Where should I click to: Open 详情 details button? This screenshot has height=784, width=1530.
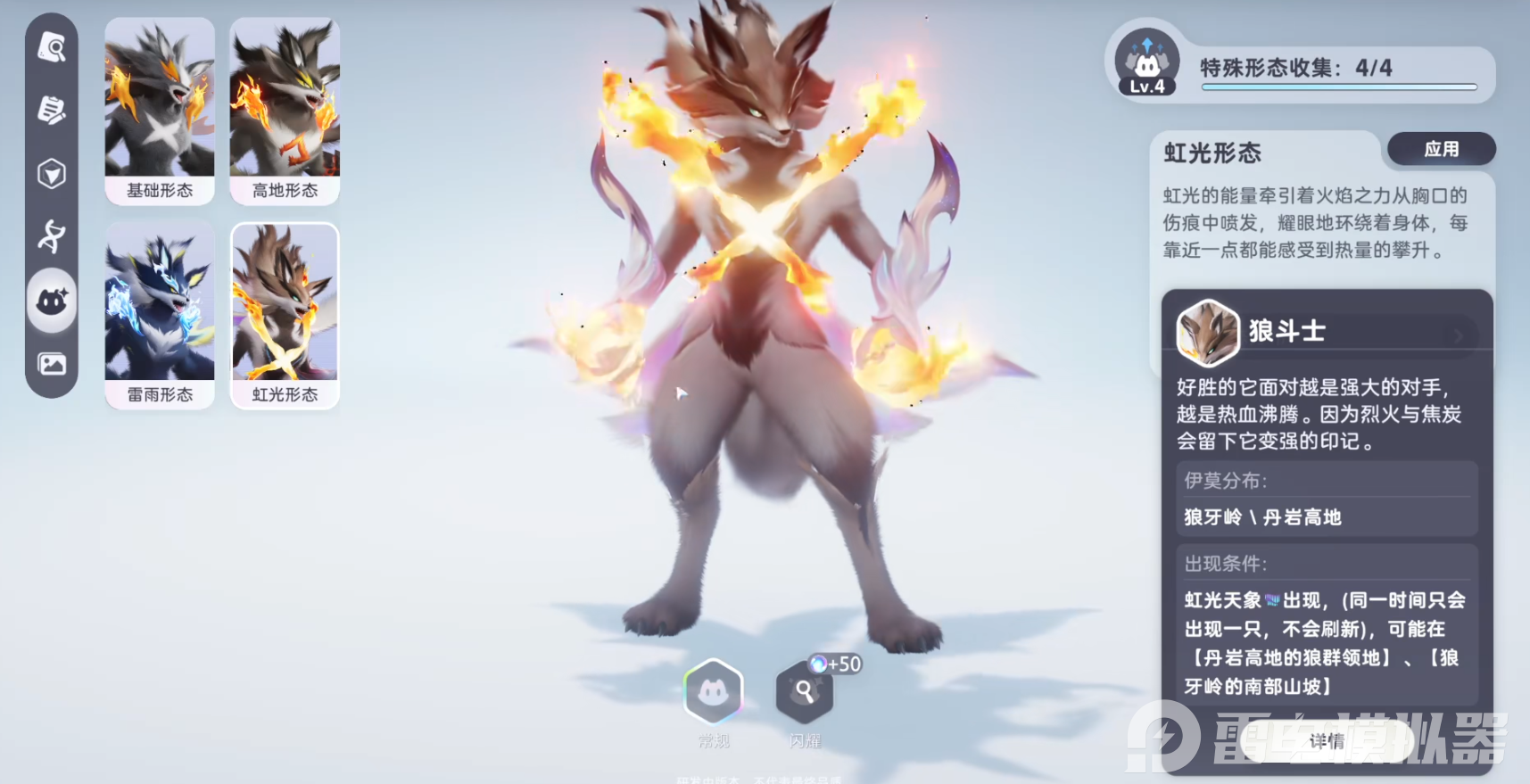click(1327, 741)
